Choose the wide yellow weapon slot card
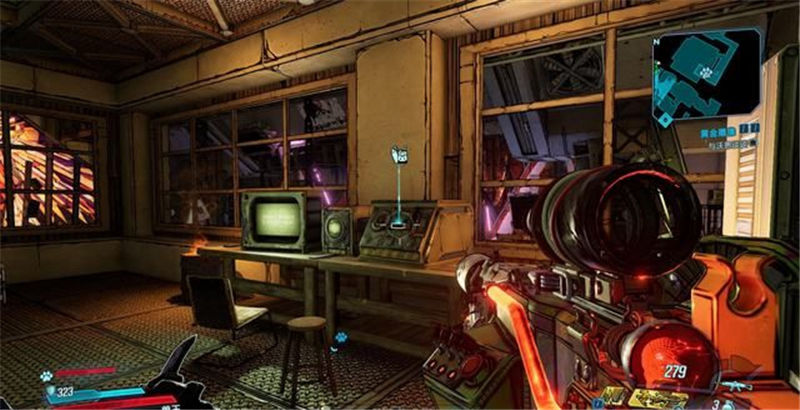Screen dimensions: 800x410 point(658,398)
